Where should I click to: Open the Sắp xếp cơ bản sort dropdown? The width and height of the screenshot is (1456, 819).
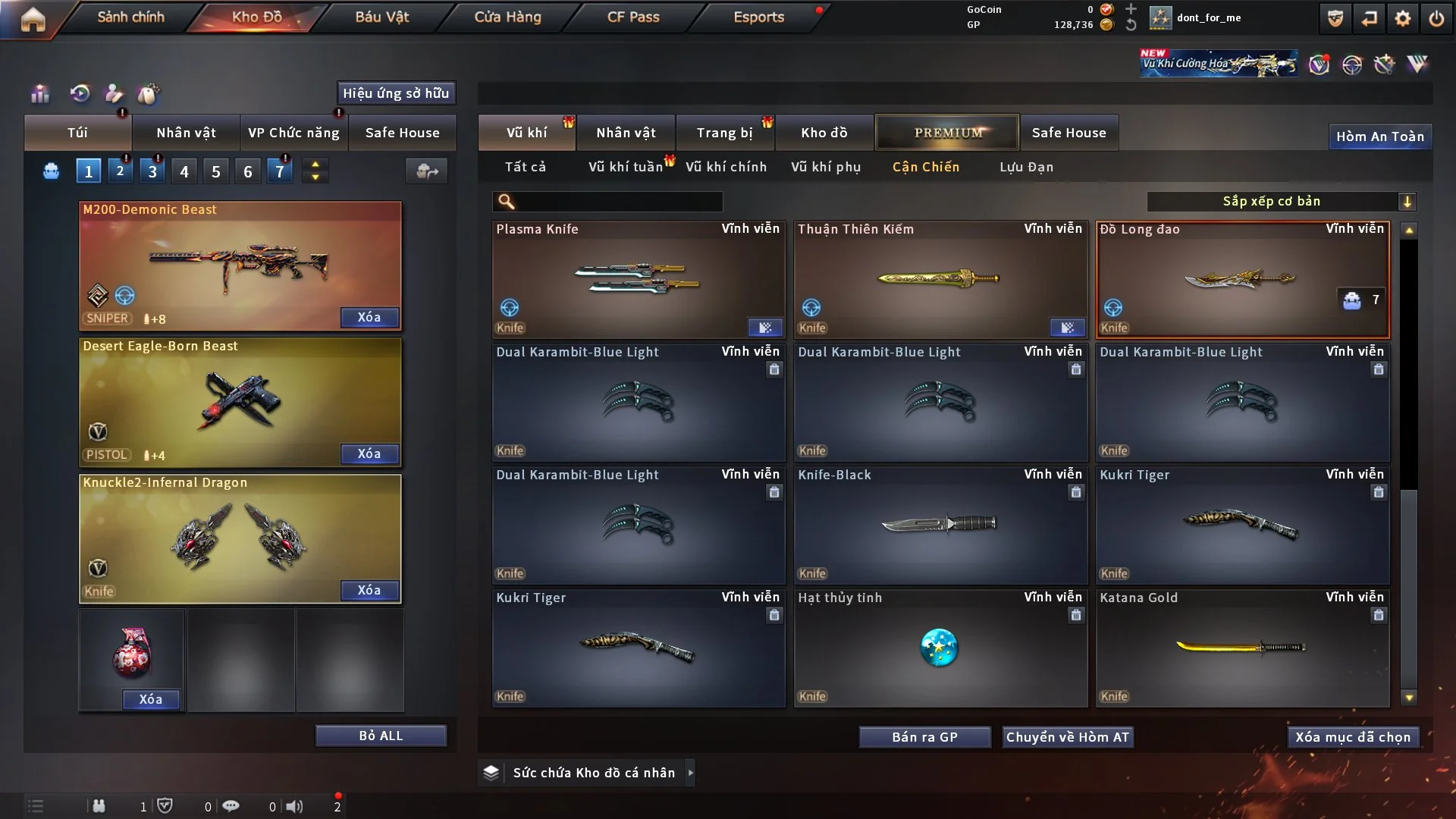pyautogui.click(x=1281, y=201)
